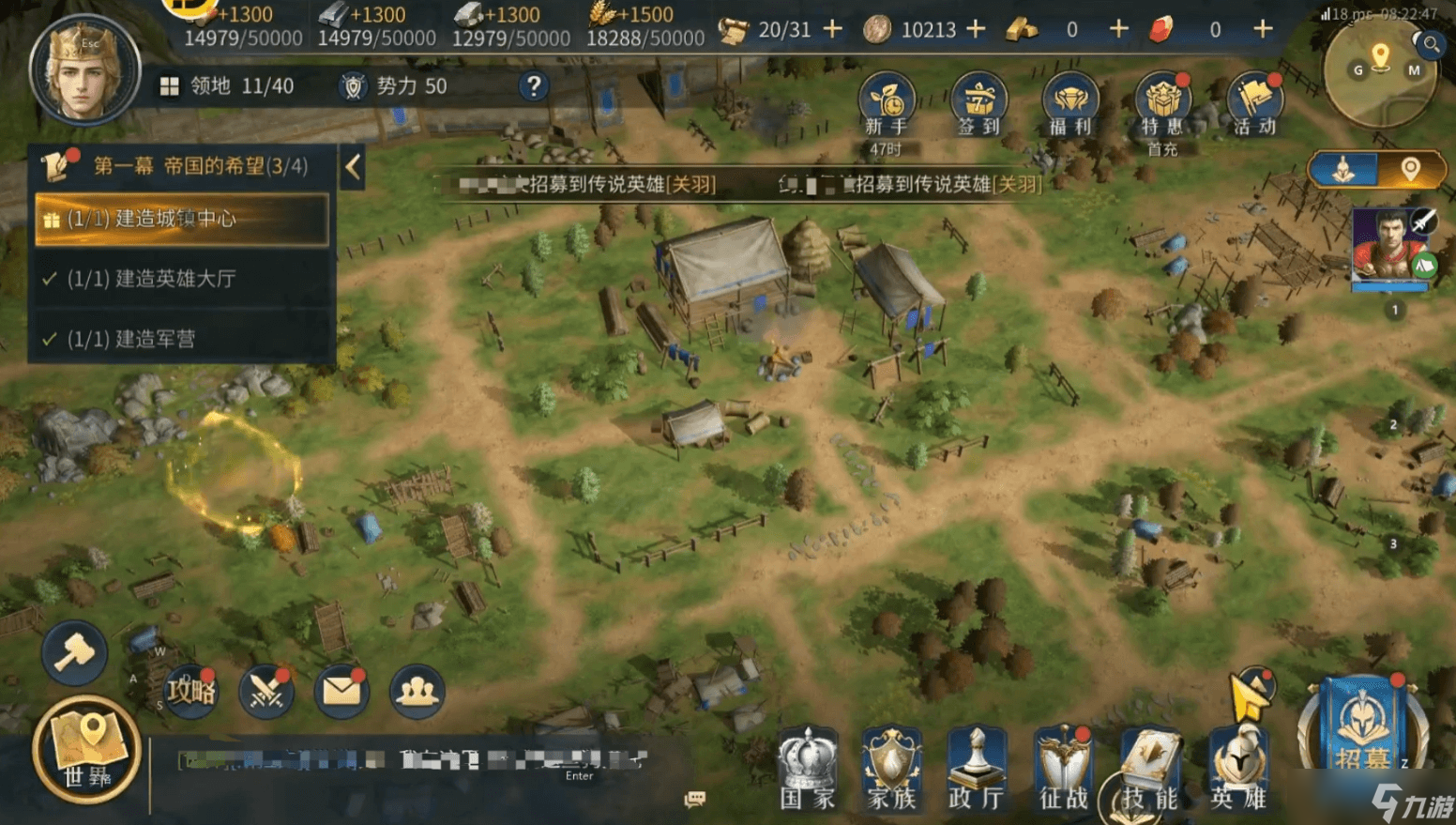The image size is (1456, 825).
Task: Select the 建造城镇中心 quest entry
Action: (x=182, y=220)
